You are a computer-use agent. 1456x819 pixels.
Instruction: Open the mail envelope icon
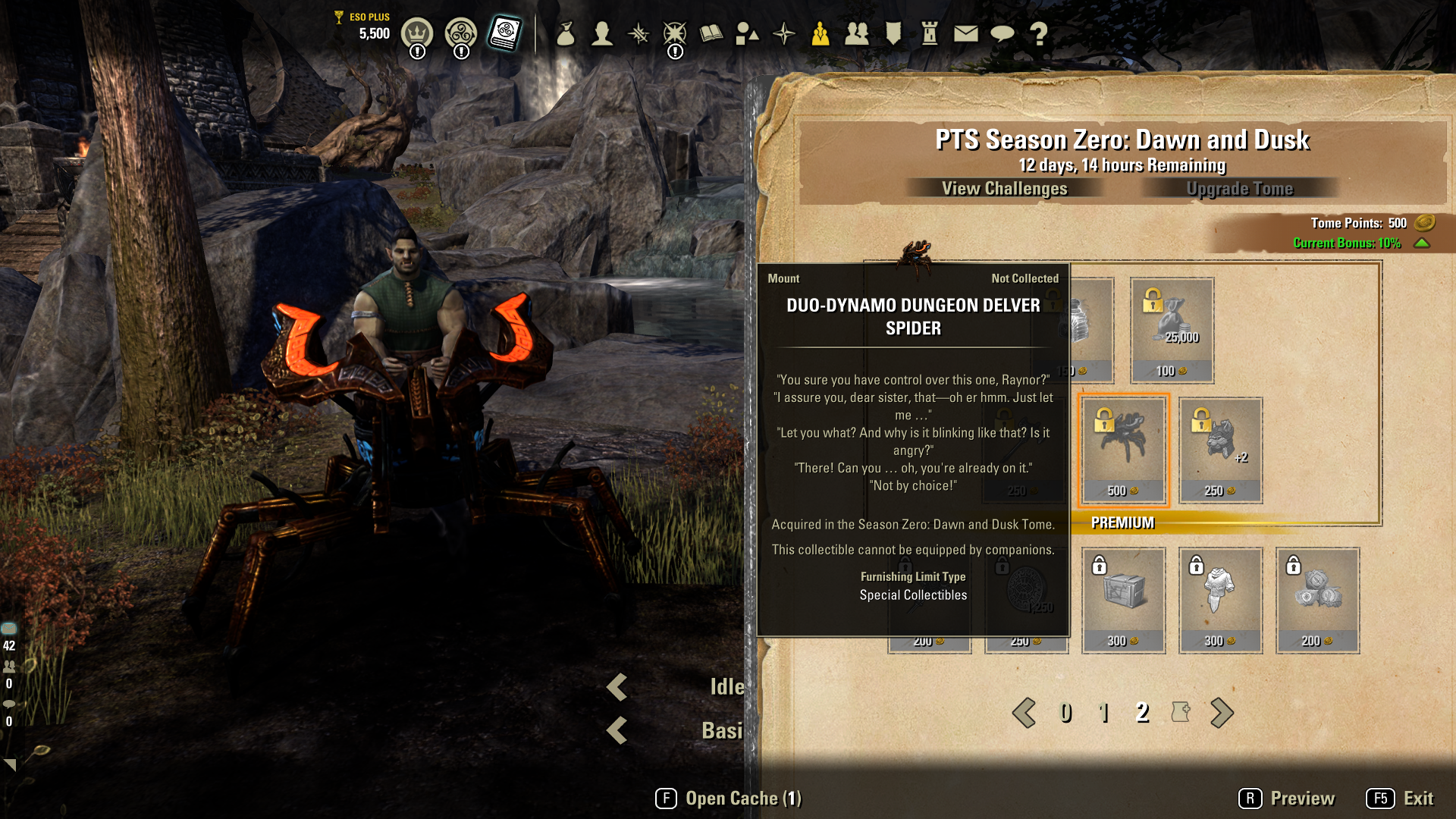pyautogui.click(x=965, y=33)
